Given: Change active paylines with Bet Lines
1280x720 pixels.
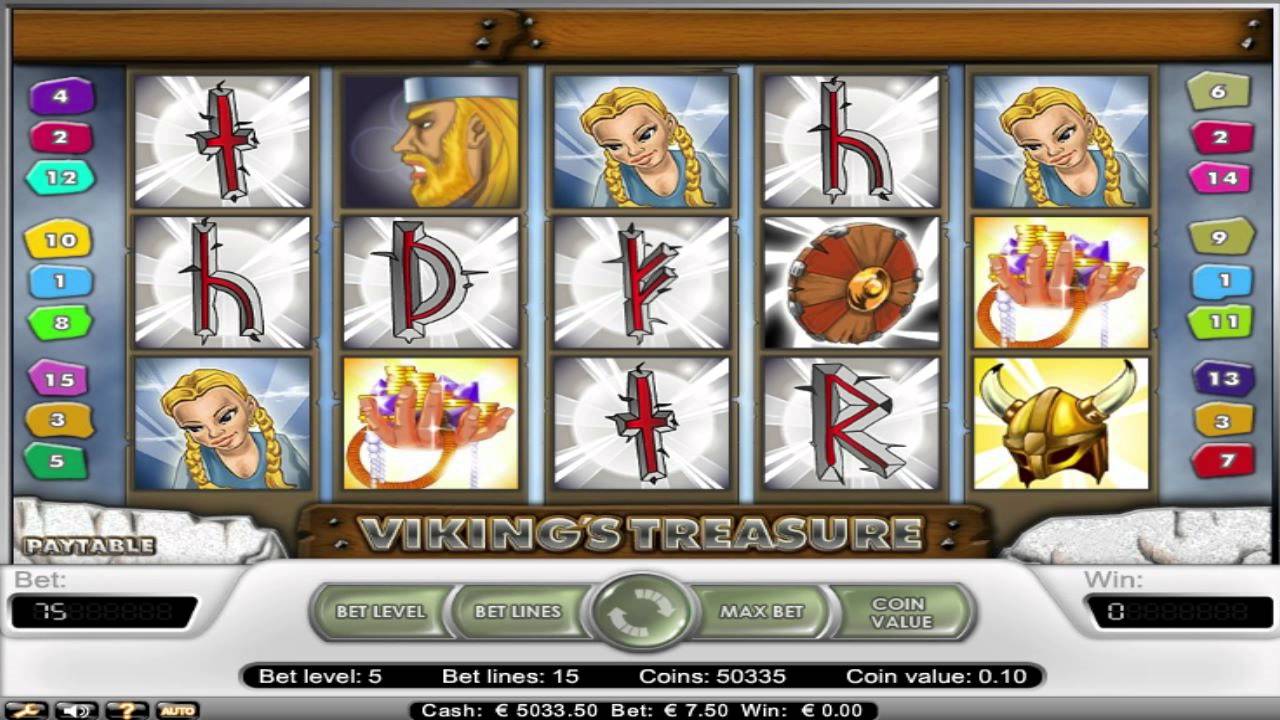Looking at the screenshot, I should pos(518,612).
